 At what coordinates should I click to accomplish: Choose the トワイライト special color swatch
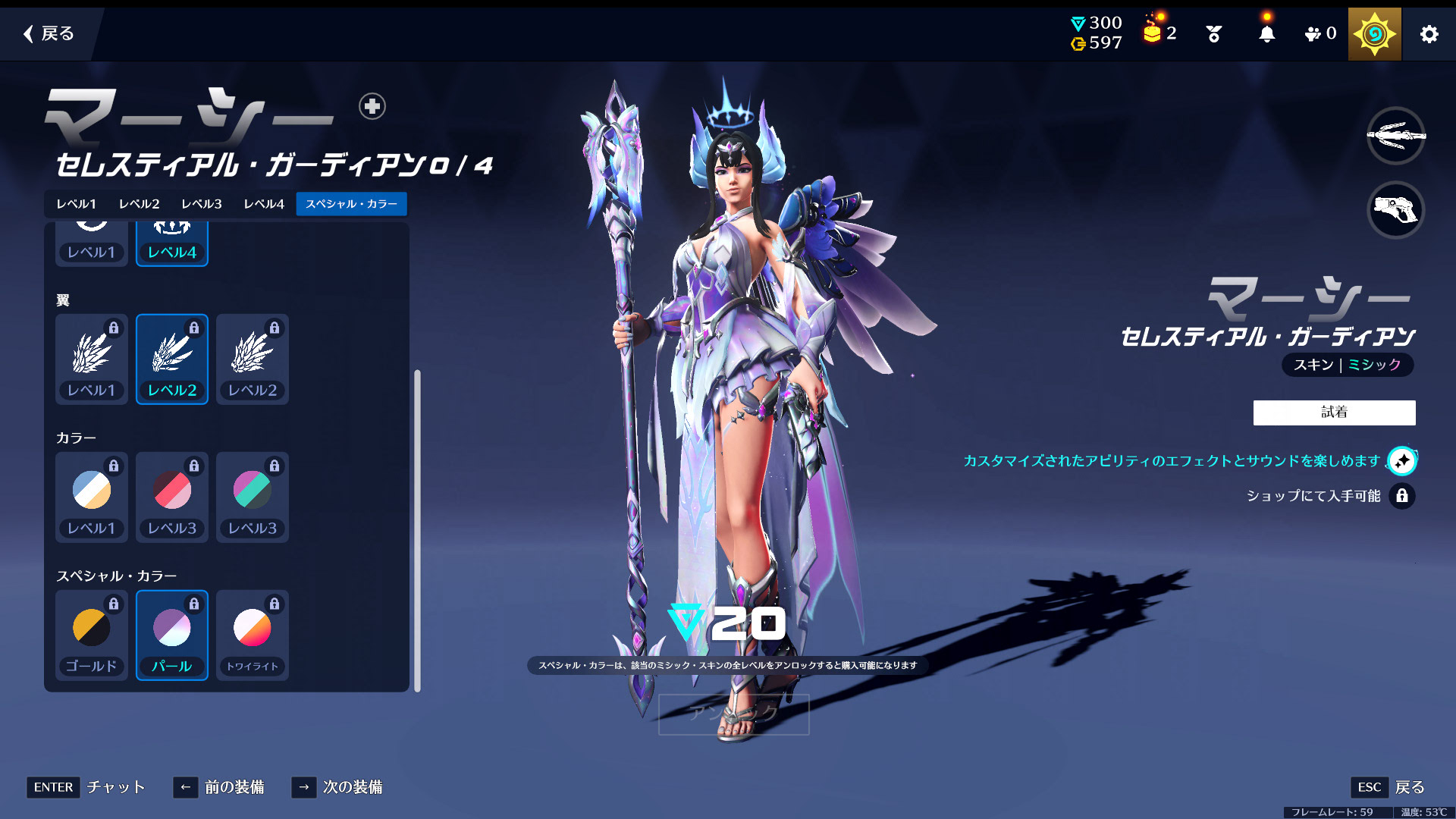tap(253, 635)
